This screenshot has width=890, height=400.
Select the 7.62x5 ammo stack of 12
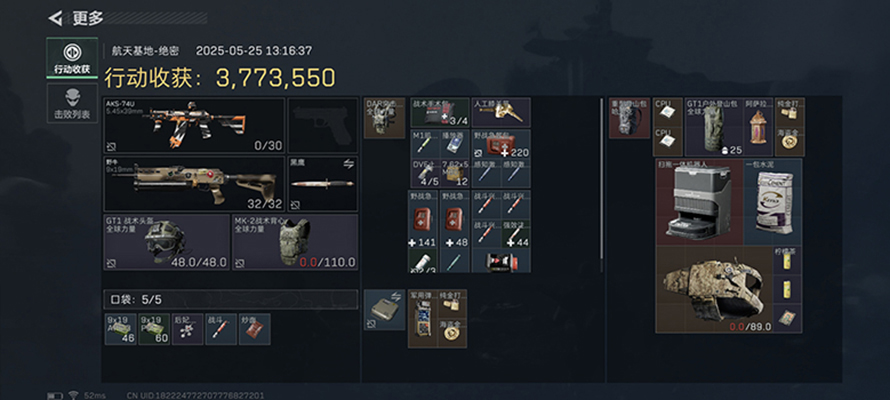[x=455, y=173]
